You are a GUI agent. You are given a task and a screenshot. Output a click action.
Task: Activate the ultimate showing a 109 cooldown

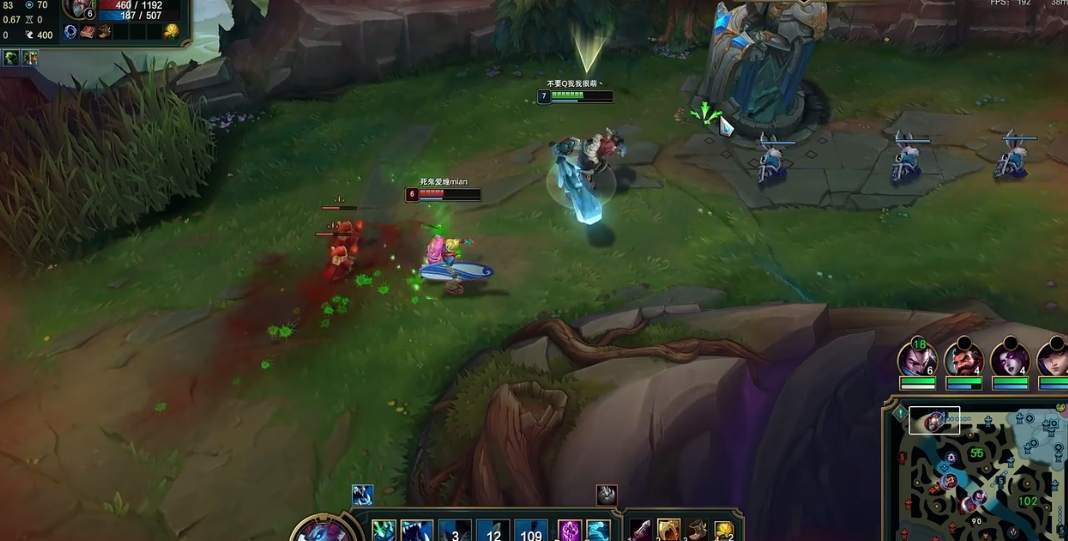(x=530, y=531)
